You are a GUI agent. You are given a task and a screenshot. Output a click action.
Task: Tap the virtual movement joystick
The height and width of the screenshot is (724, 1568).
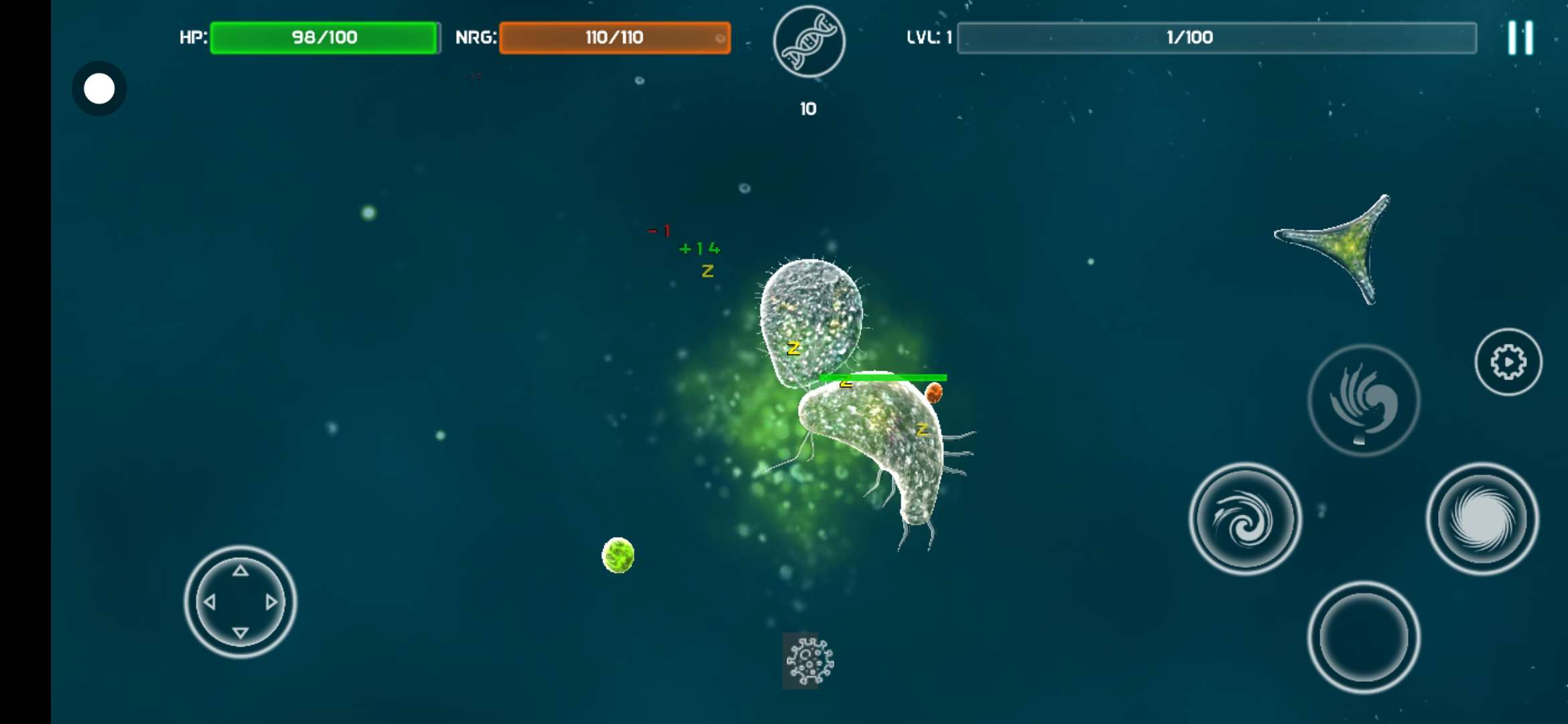pyautogui.click(x=241, y=601)
